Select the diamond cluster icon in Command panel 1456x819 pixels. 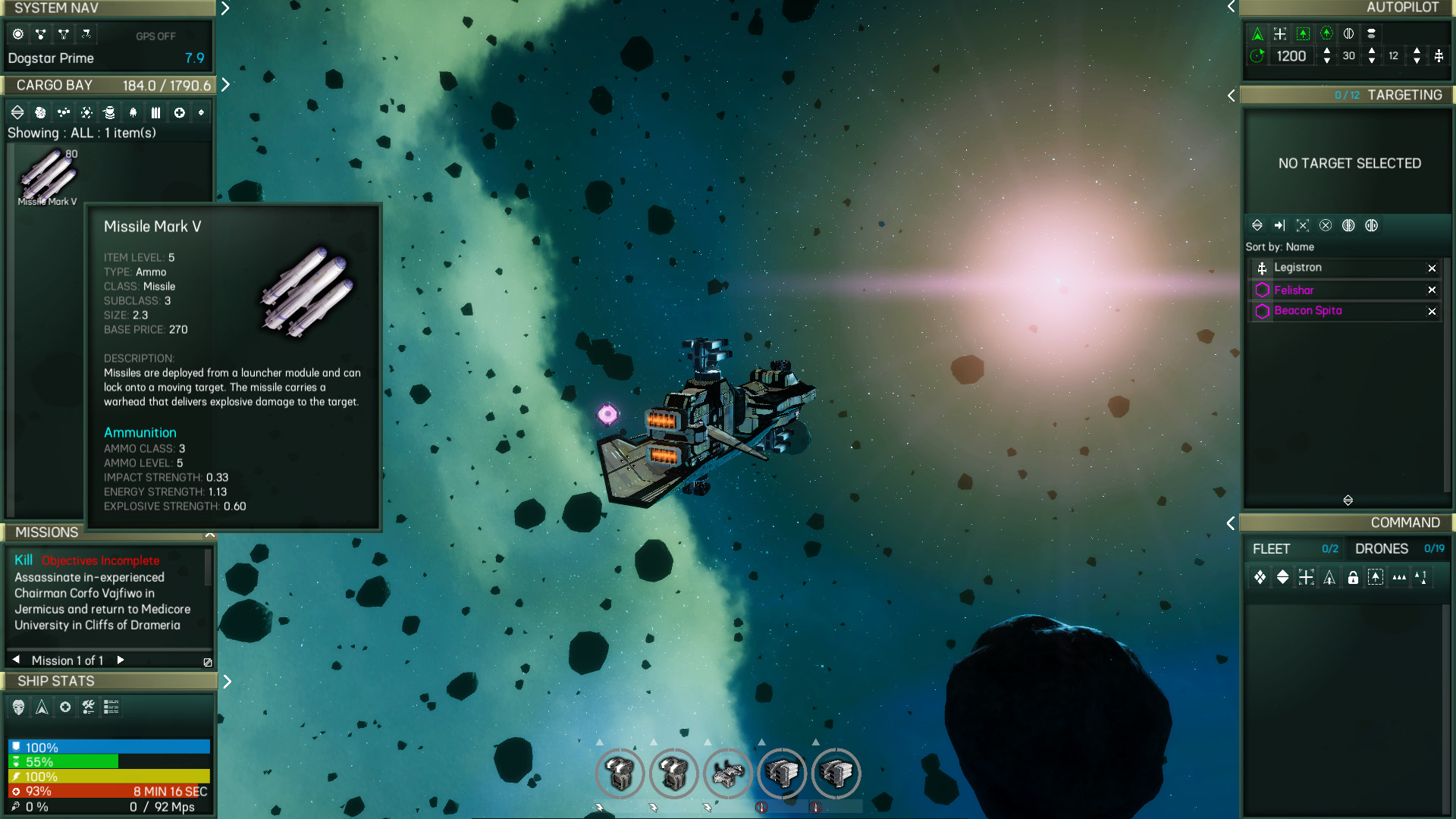tap(1260, 578)
